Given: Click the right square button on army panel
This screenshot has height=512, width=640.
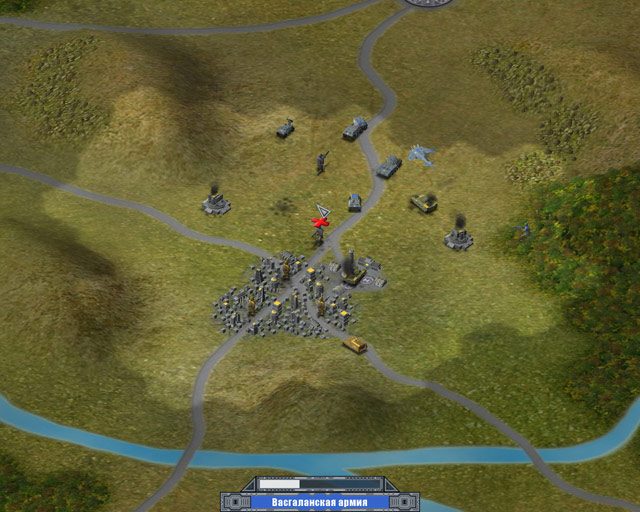Looking at the screenshot, I should (x=407, y=502).
